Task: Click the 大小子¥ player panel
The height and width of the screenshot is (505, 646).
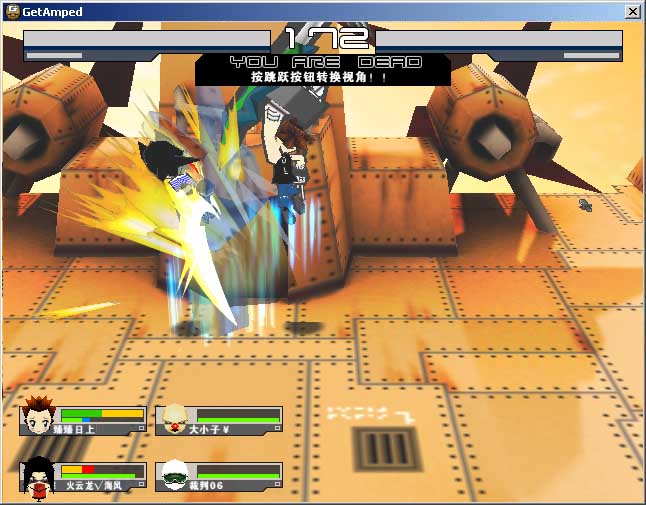Action: pos(220,421)
